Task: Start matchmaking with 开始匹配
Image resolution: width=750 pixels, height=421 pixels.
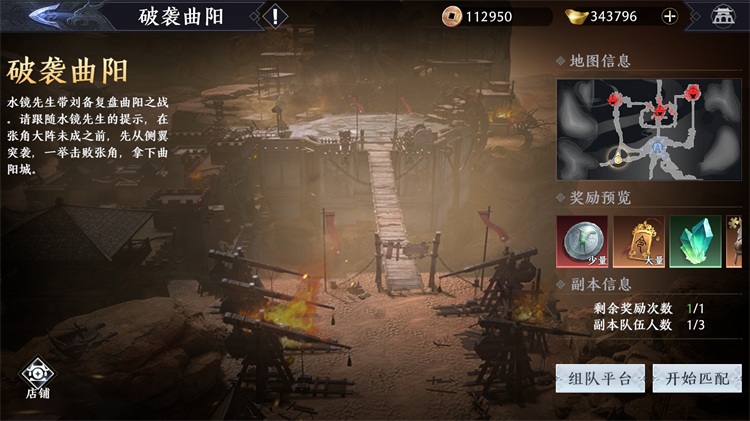Action: click(697, 378)
